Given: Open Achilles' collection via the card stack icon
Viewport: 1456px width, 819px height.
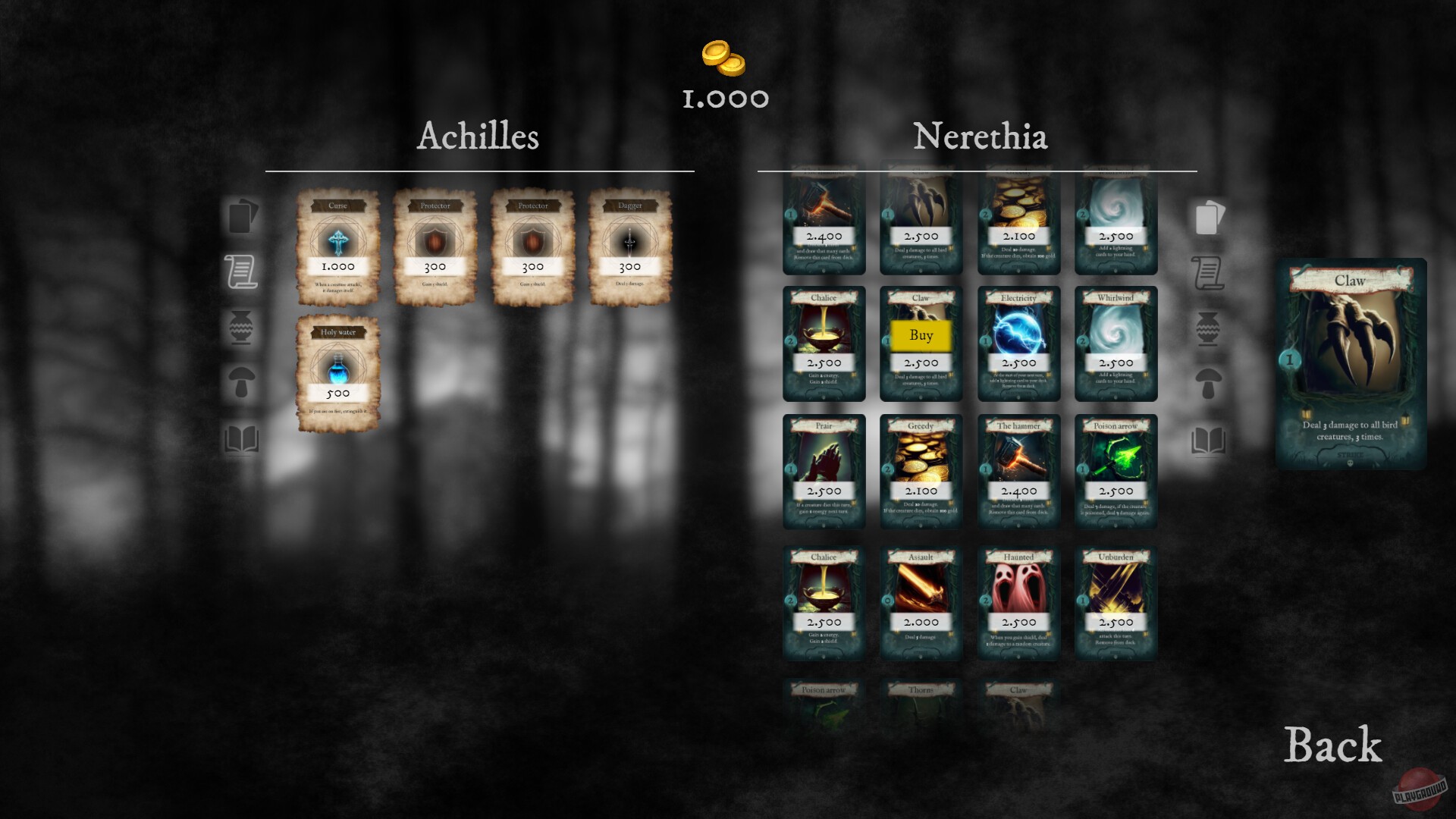Looking at the screenshot, I should coord(241,218).
